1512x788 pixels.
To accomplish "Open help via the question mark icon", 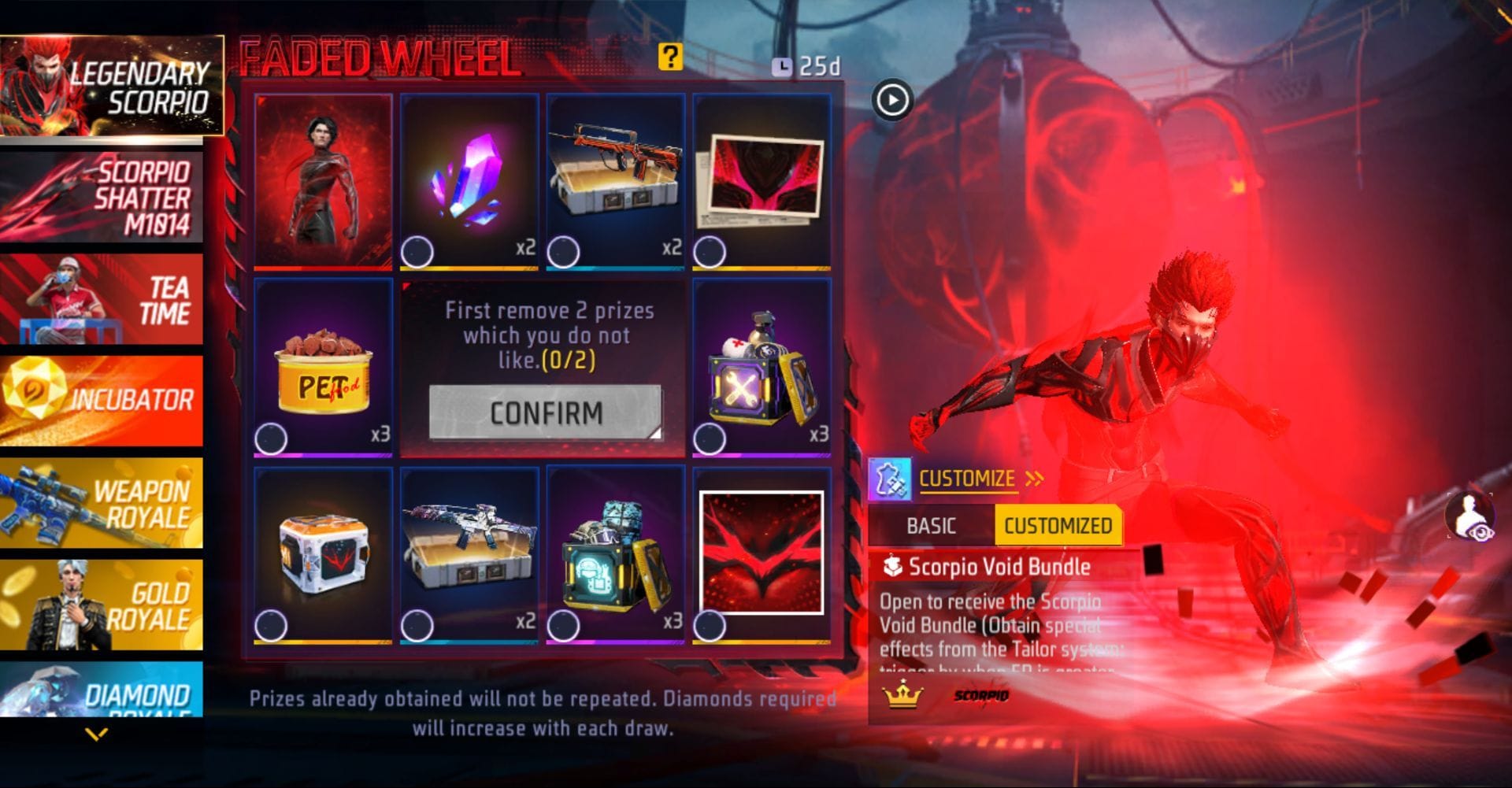I will pyautogui.click(x=670, y=58).
